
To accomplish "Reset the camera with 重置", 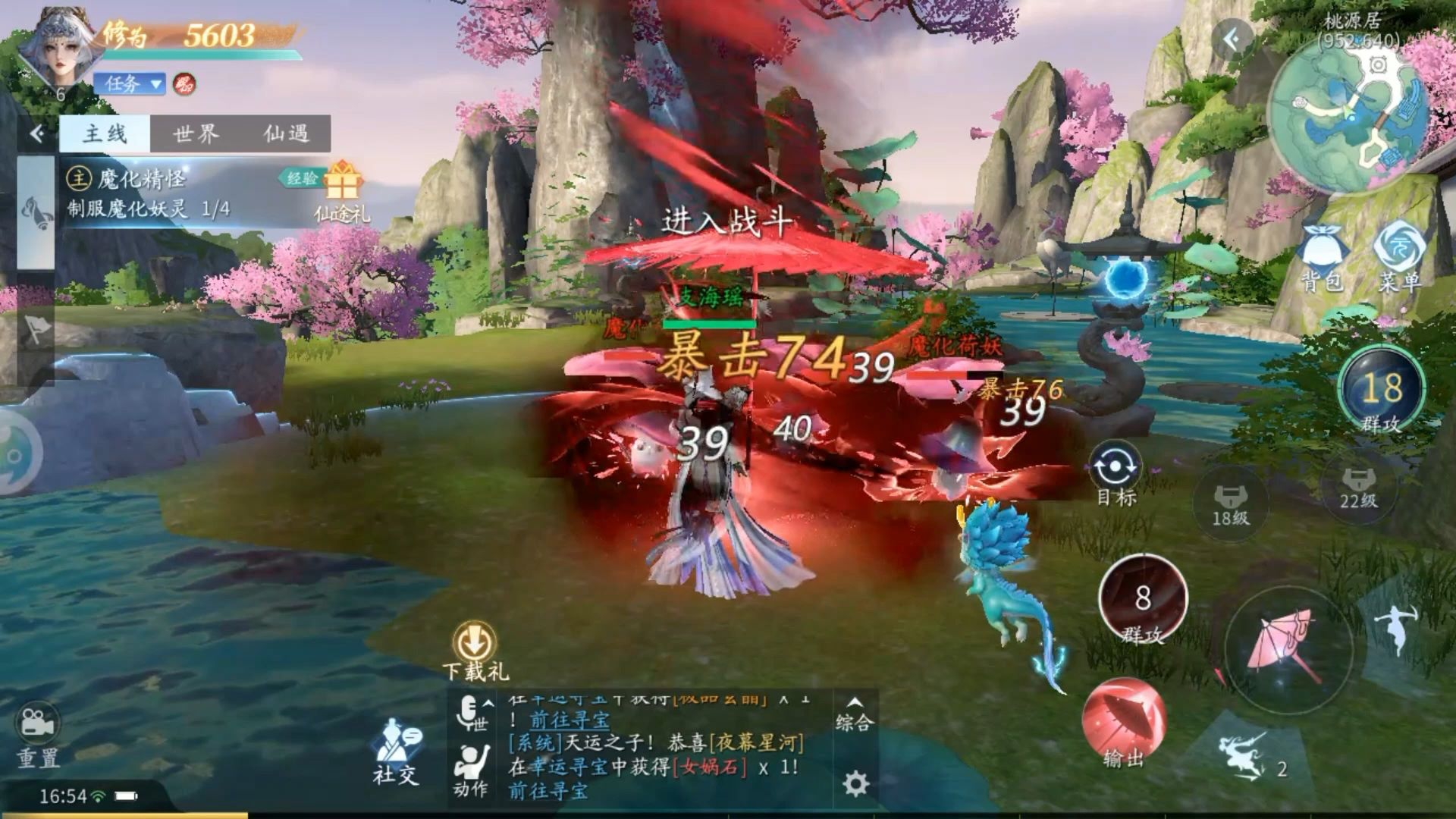I will tap(38, 736).
